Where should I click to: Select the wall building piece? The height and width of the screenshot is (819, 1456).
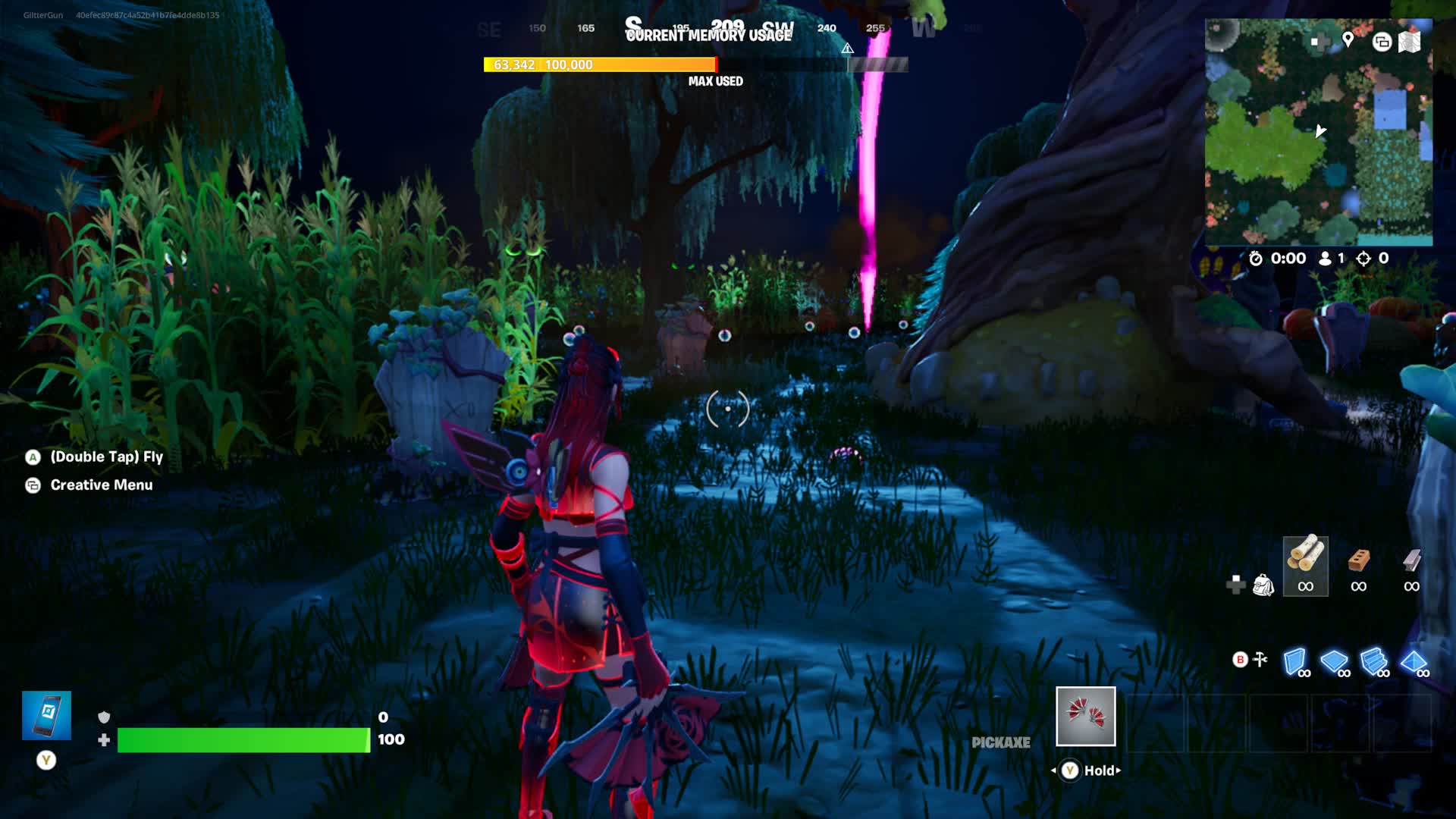[x=1295, y=662]
